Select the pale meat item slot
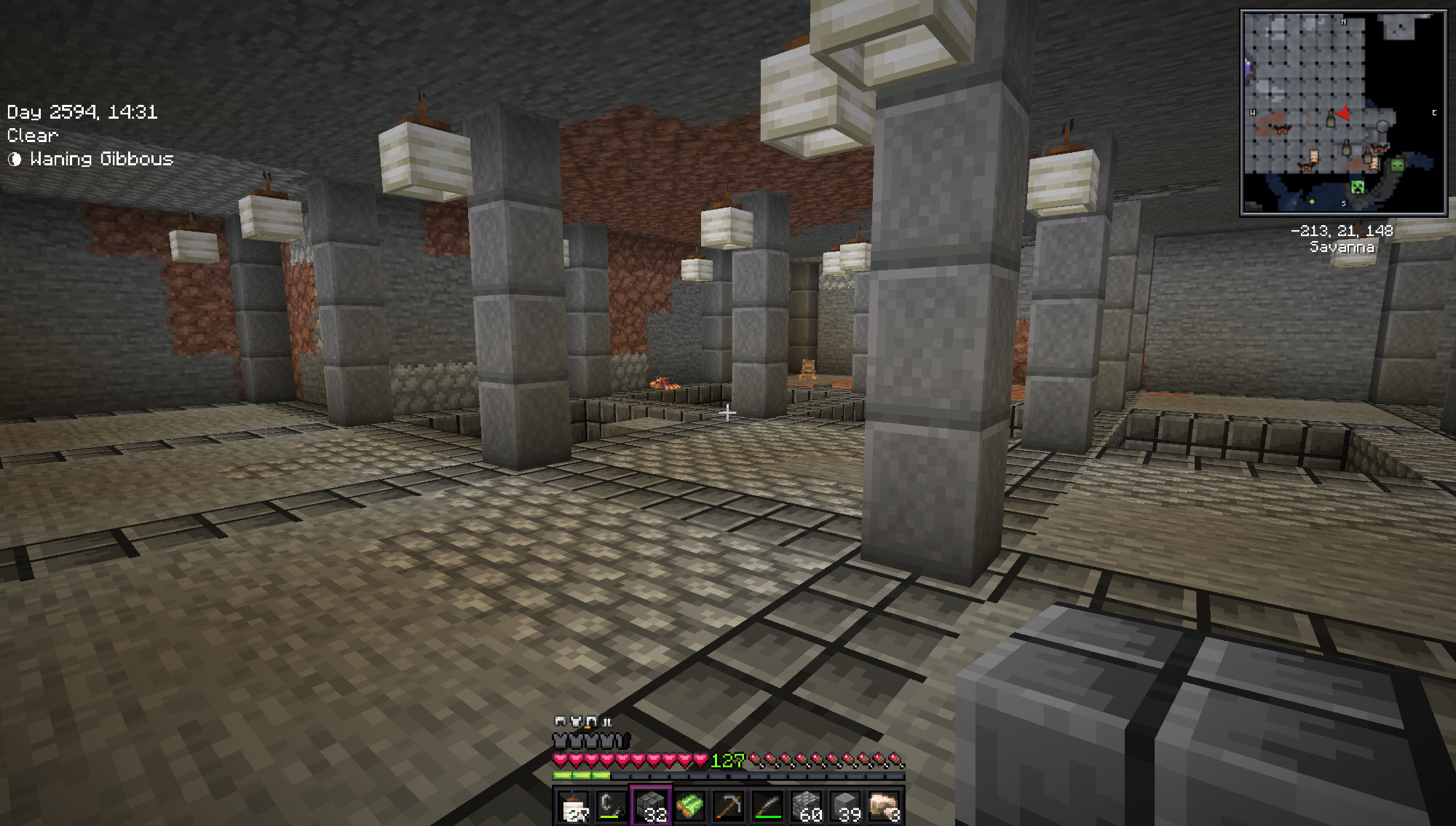 884,807
